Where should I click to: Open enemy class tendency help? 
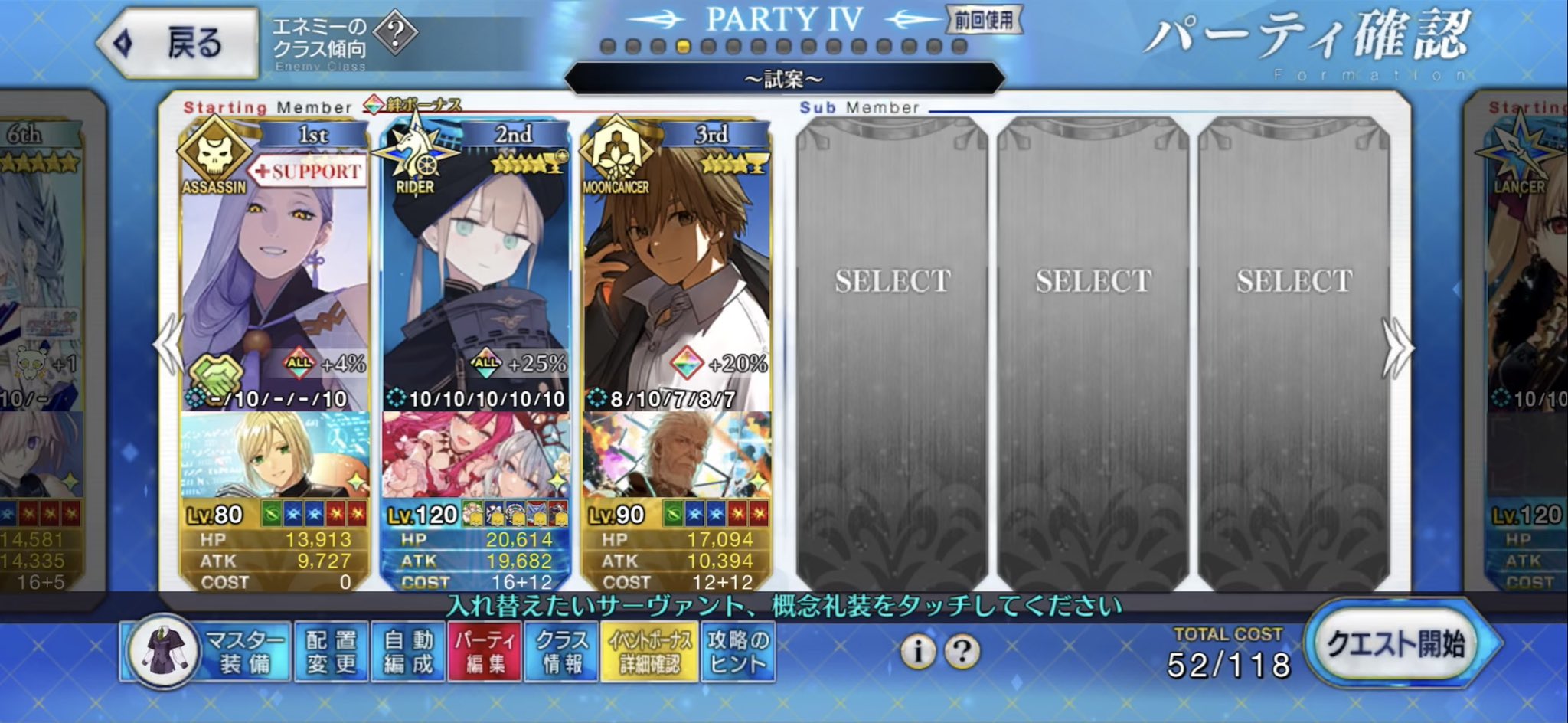tap(396, 33)
